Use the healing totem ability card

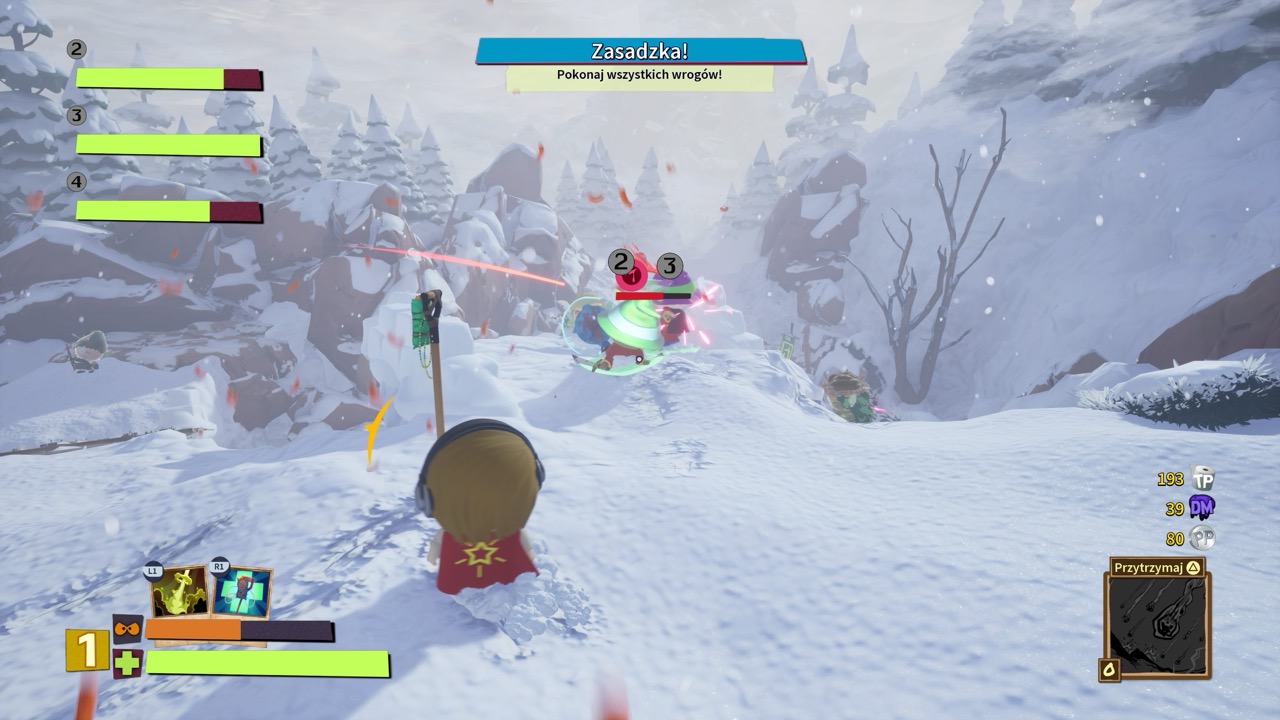(241, 592)
